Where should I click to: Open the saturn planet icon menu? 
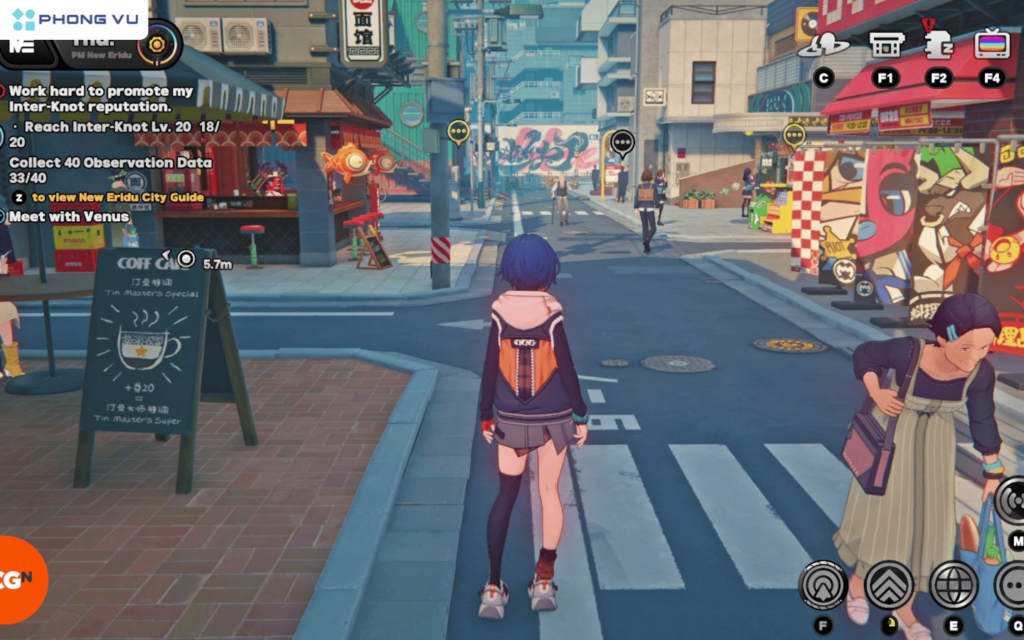pyautogui.click(x=823, y=45)
